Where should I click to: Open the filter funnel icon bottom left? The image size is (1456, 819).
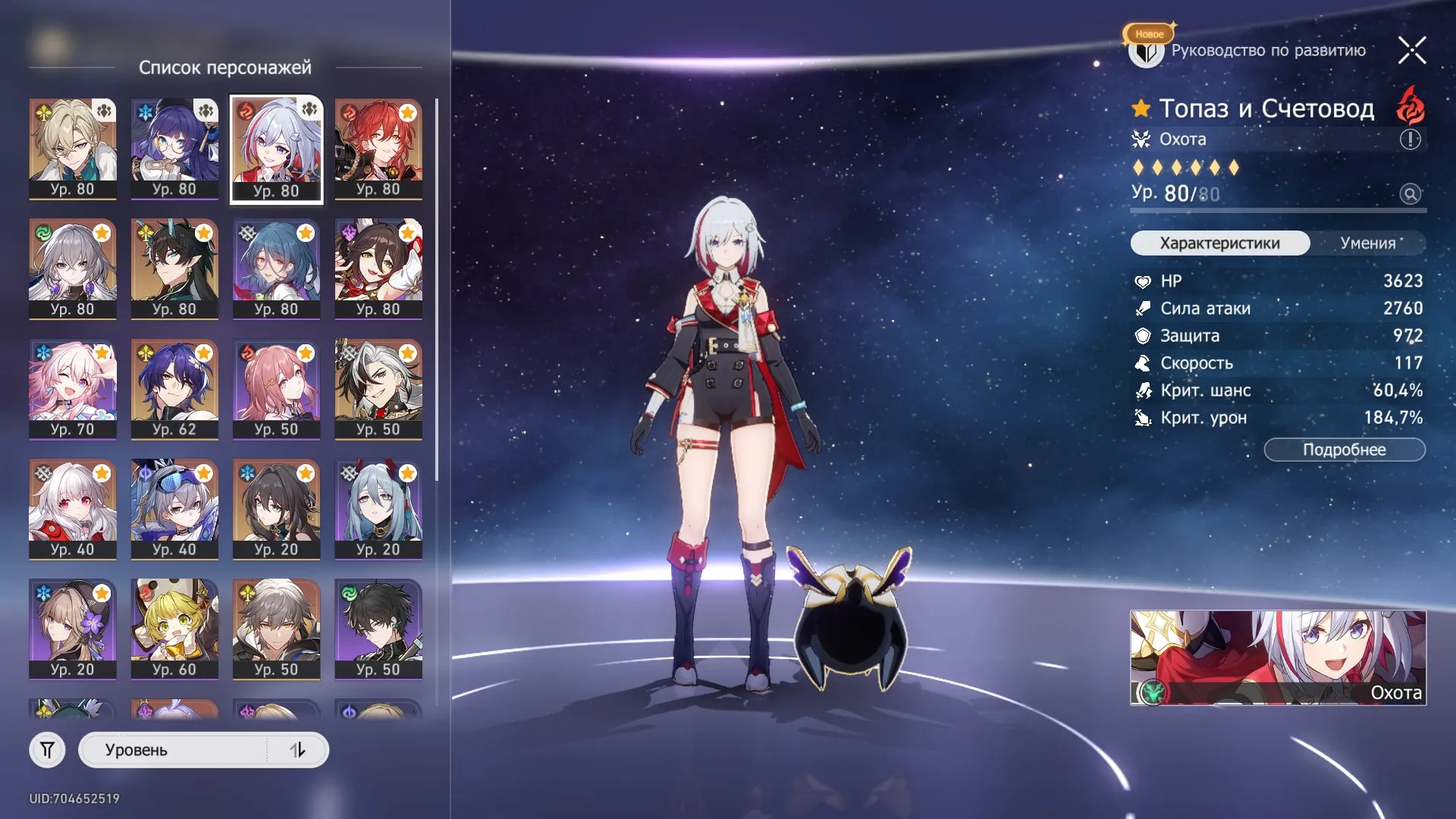[x=47, y=749]
